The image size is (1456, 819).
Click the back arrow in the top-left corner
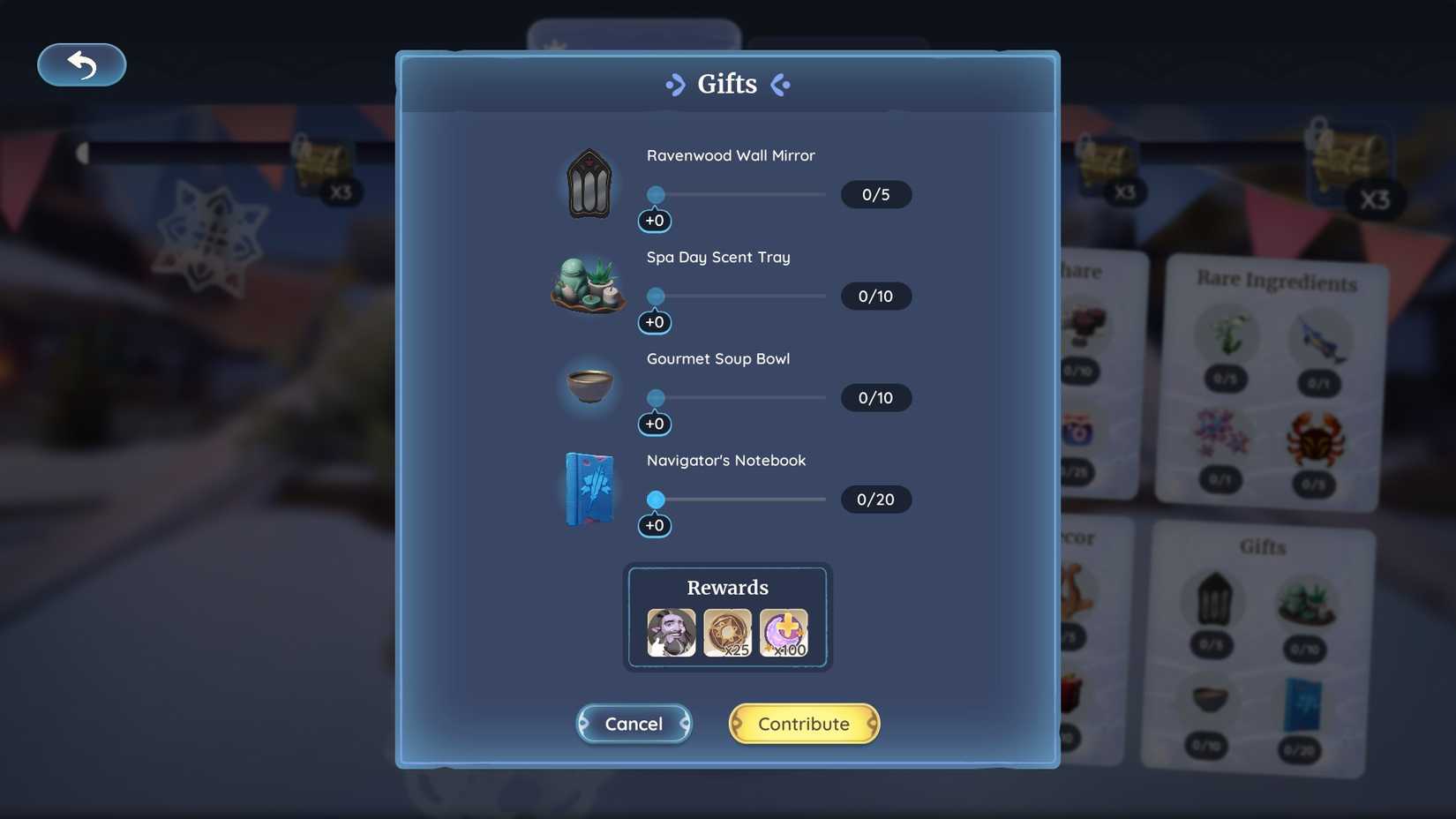81,64
